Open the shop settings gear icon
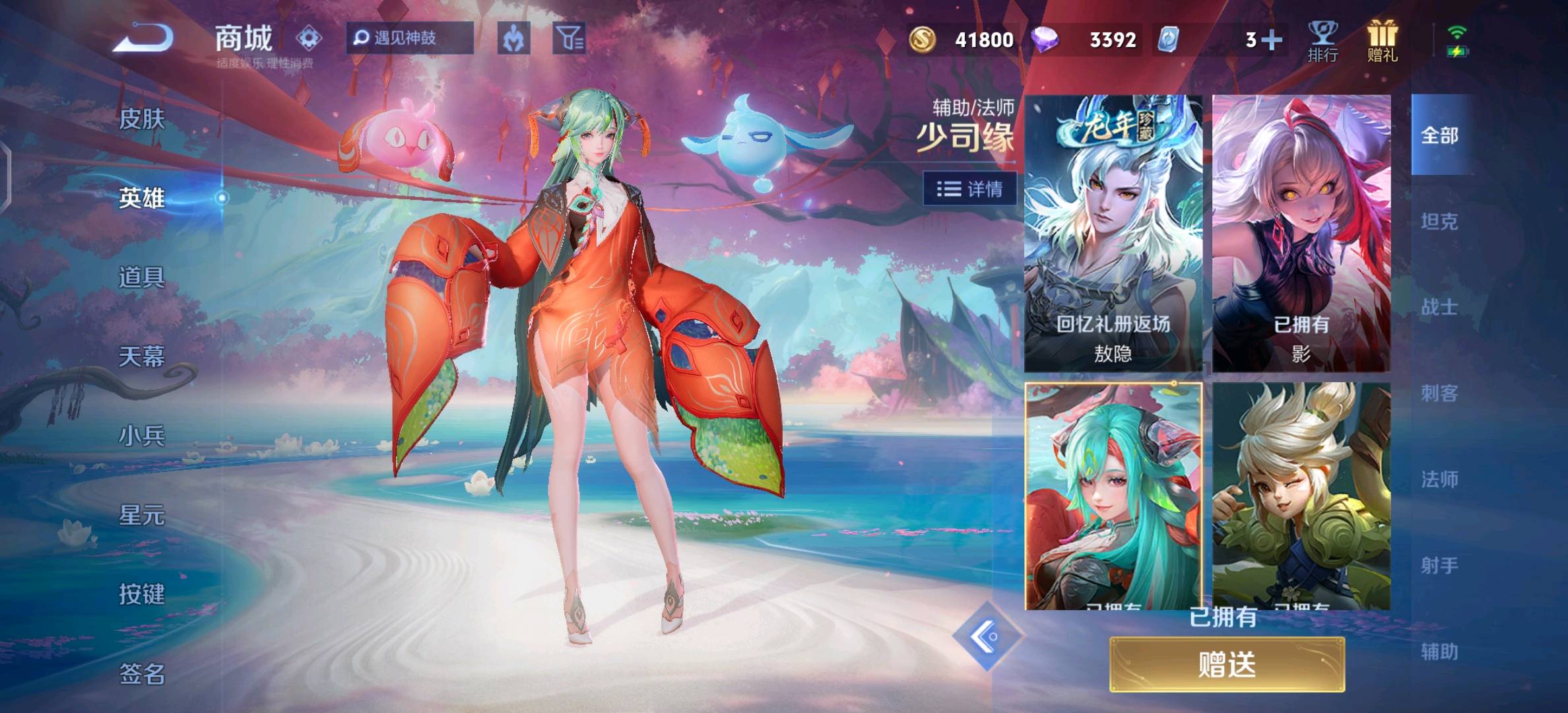This screenshot has width=1568, height=713. (x=309, y=38)
